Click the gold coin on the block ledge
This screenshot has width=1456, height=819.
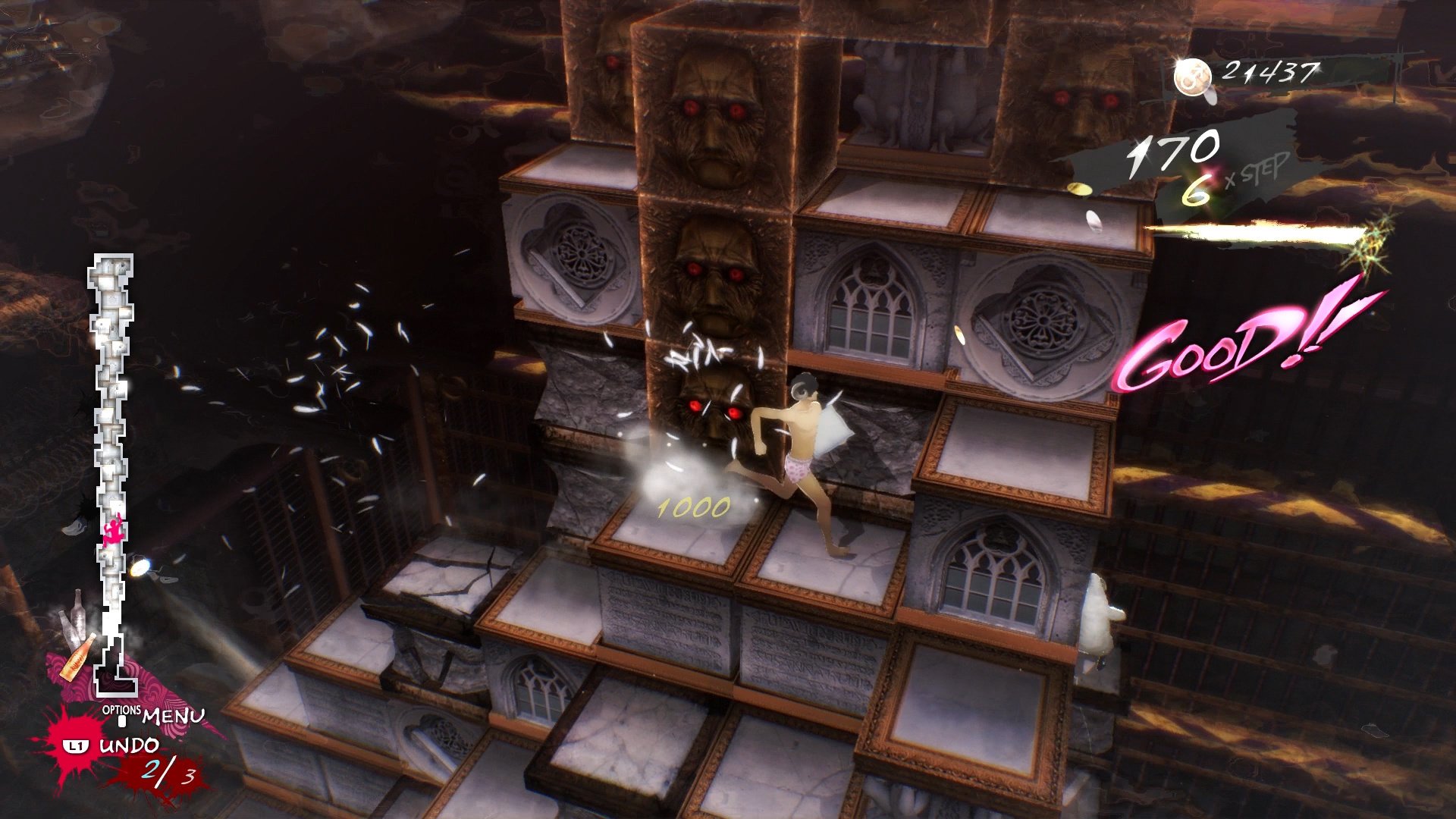click(x=1078, y=188)
